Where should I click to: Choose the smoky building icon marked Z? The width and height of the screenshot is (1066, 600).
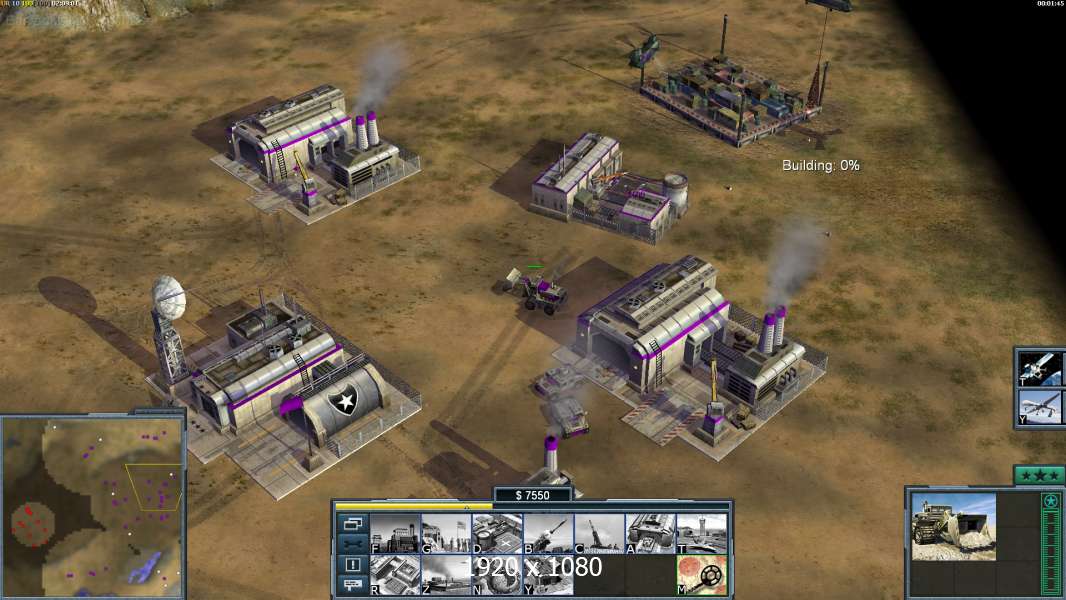(x=447, y=574)
